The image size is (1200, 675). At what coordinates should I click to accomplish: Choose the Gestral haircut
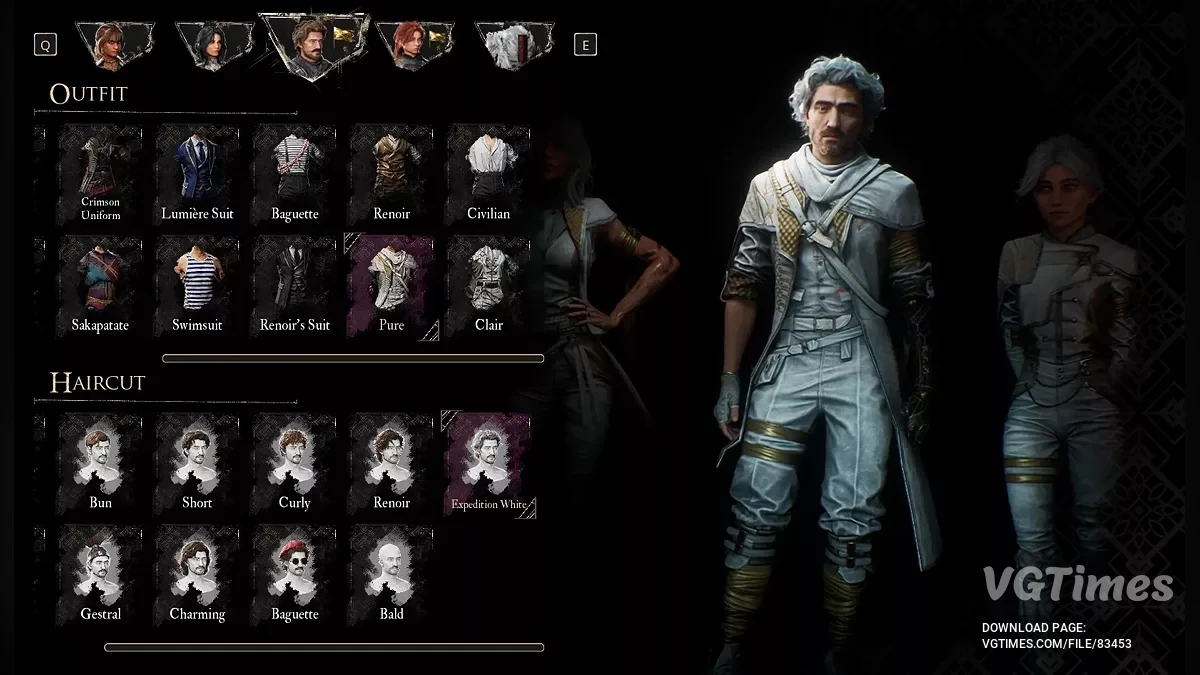100,575
